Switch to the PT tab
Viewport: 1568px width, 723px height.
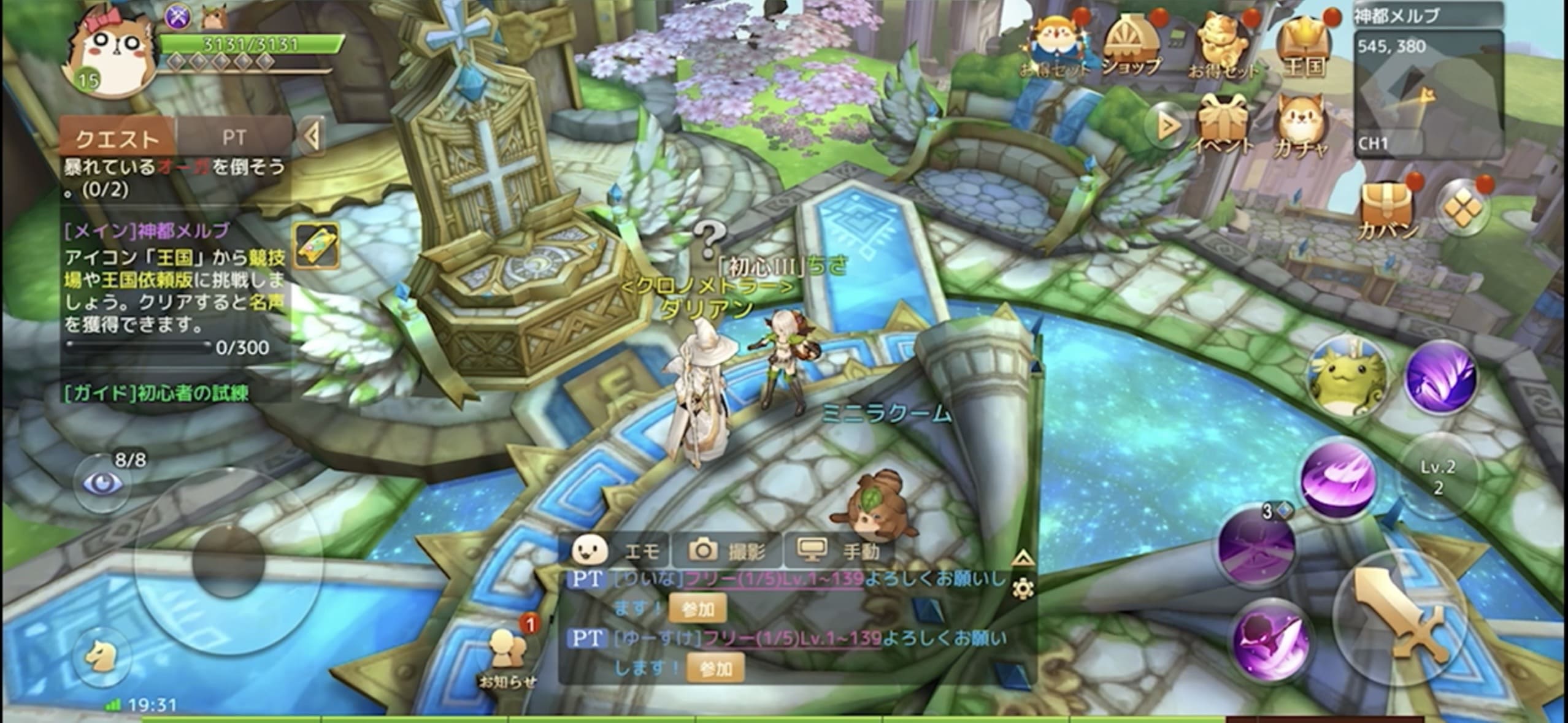pos(234,137)
